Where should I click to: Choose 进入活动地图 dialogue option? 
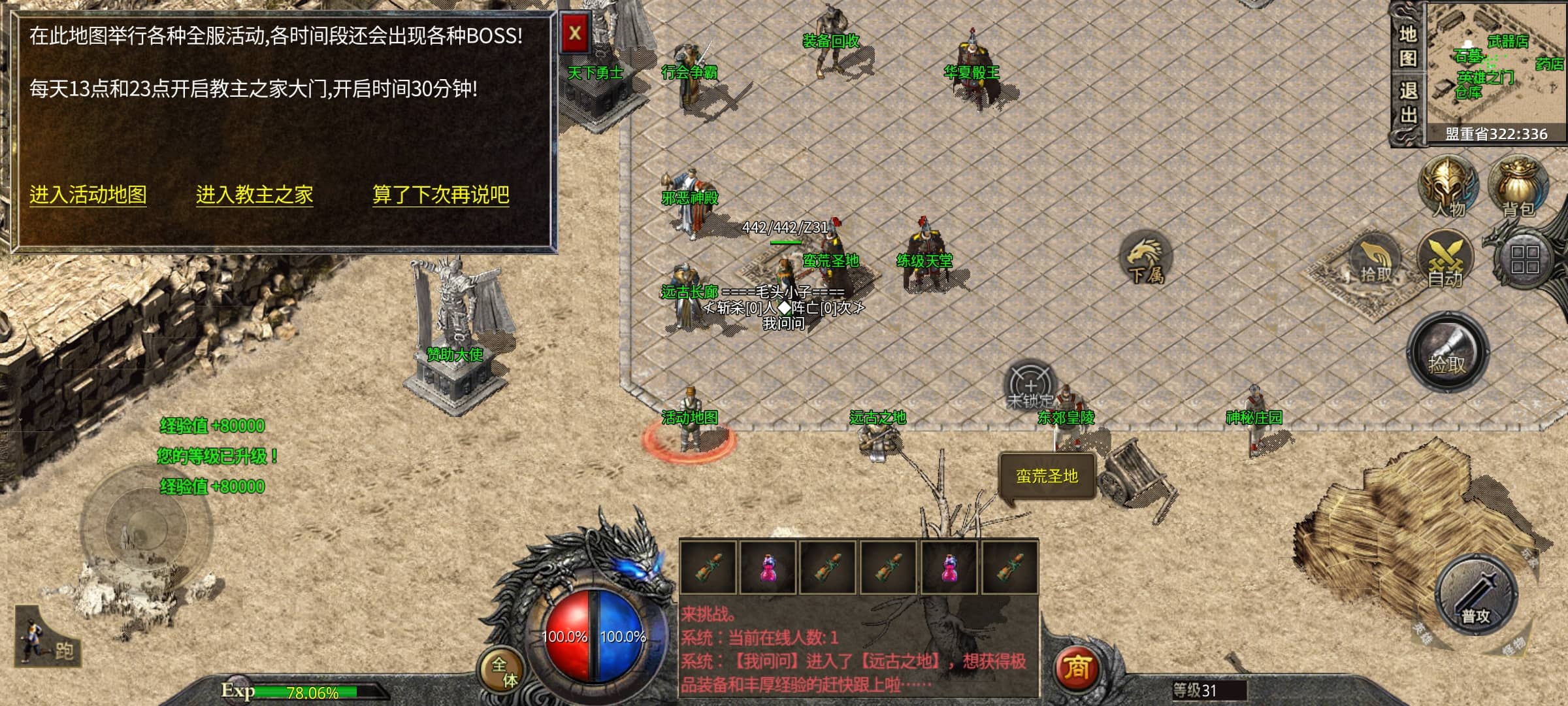click(x=88, y=195)
